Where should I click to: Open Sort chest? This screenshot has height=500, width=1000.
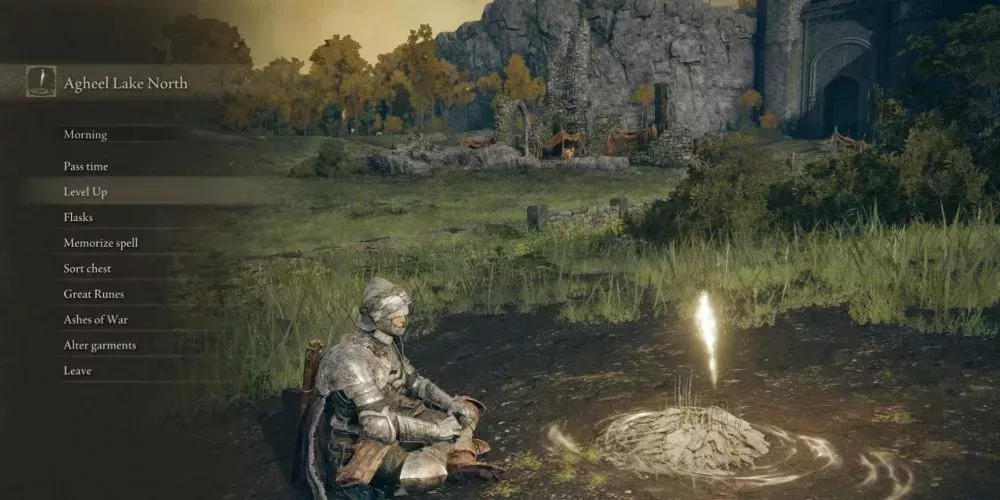click(x=87, y=269)
